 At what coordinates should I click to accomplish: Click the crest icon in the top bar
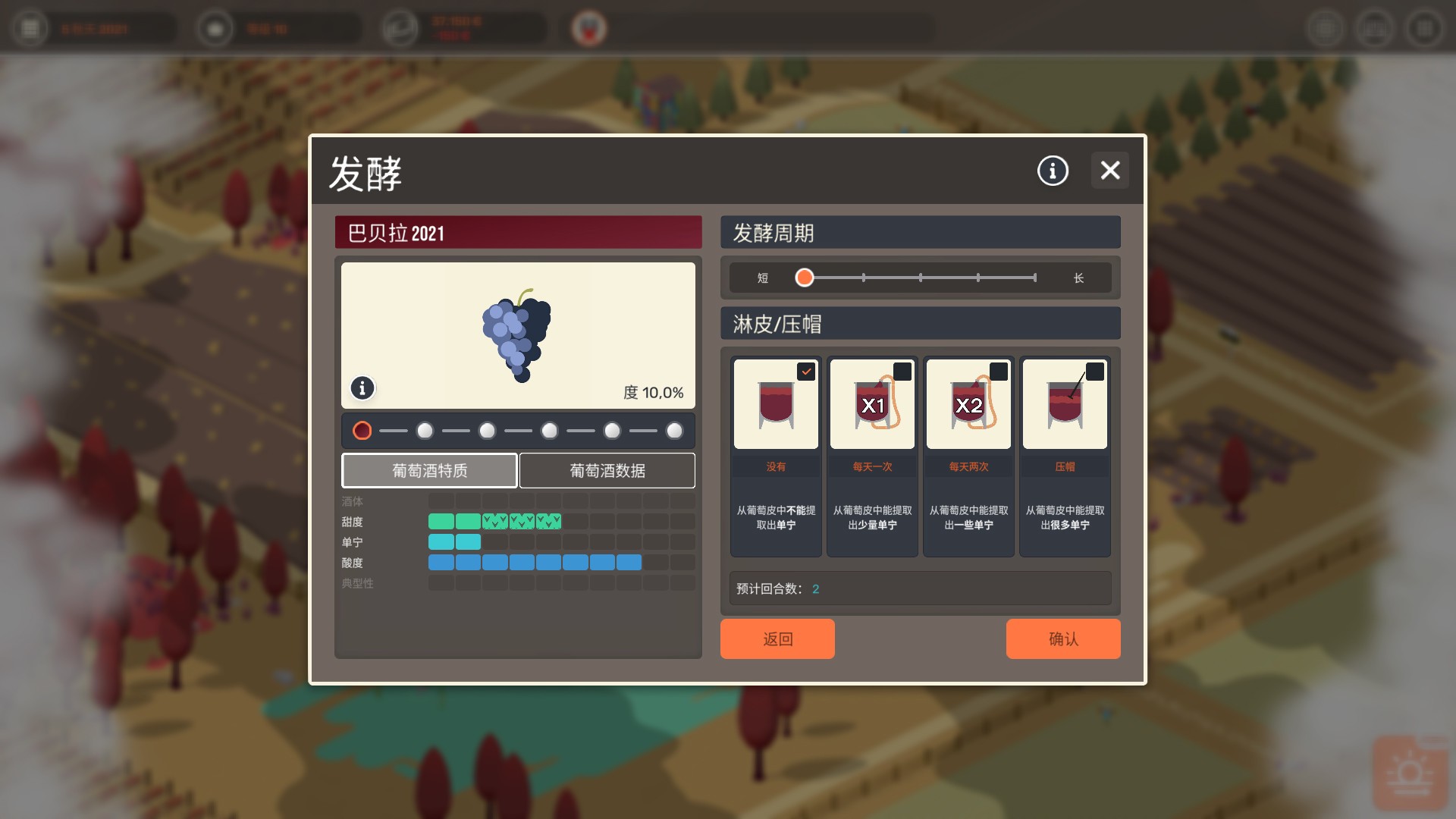coord(591,28)
